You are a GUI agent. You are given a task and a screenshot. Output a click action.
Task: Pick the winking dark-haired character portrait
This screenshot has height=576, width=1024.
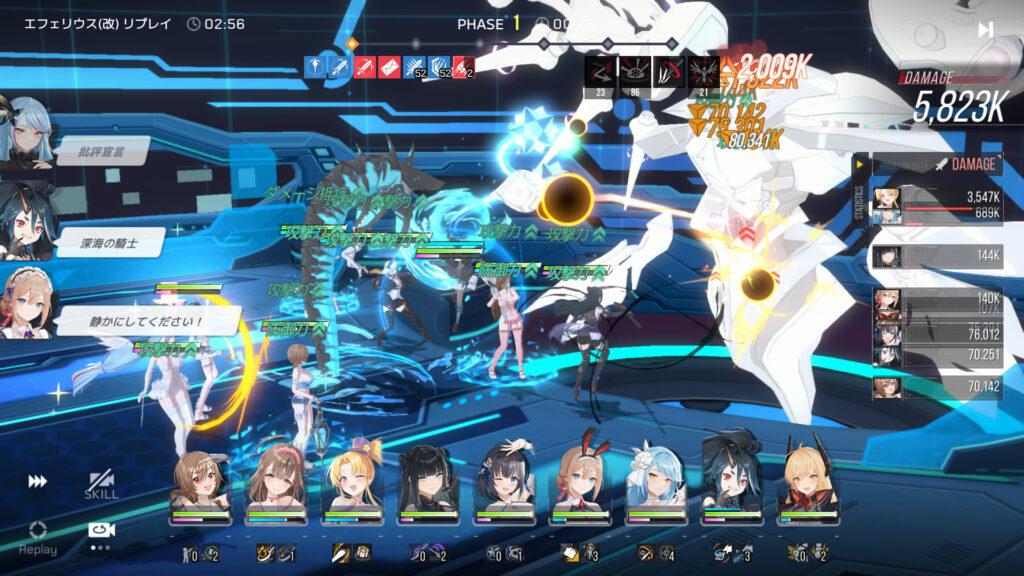tap(505, 485)
